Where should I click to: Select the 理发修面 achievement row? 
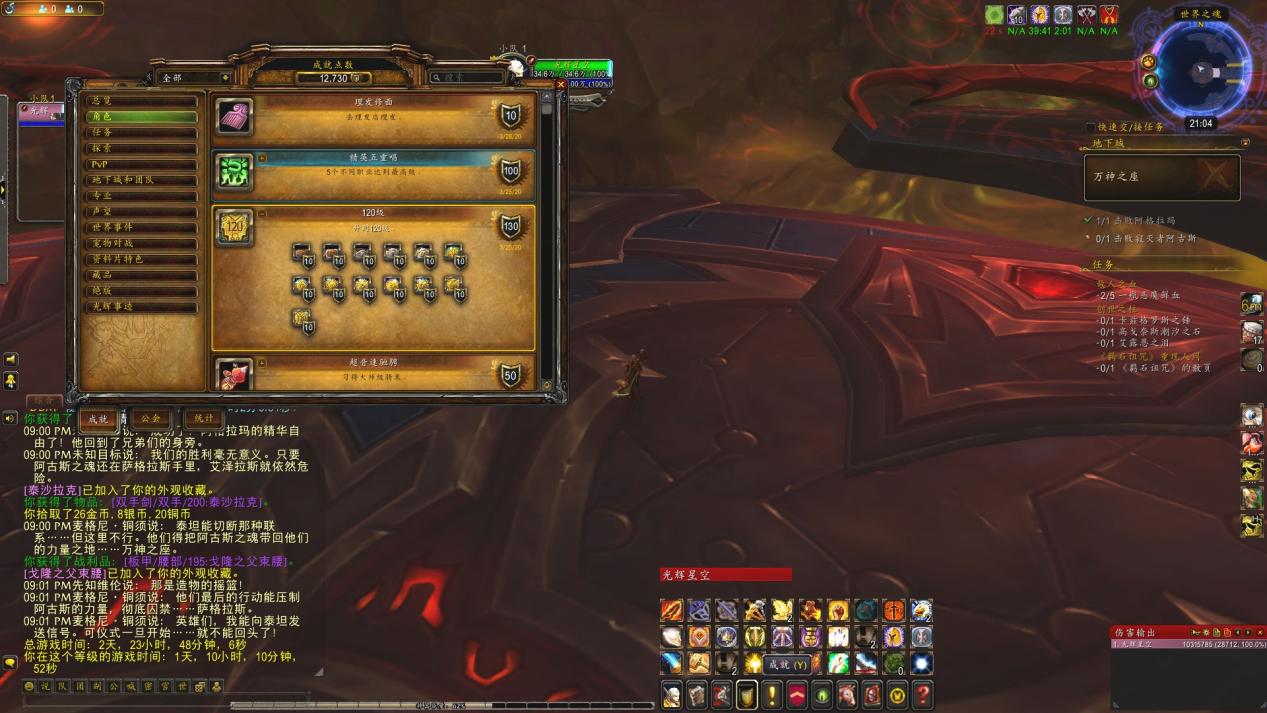(x=372, y=116)
